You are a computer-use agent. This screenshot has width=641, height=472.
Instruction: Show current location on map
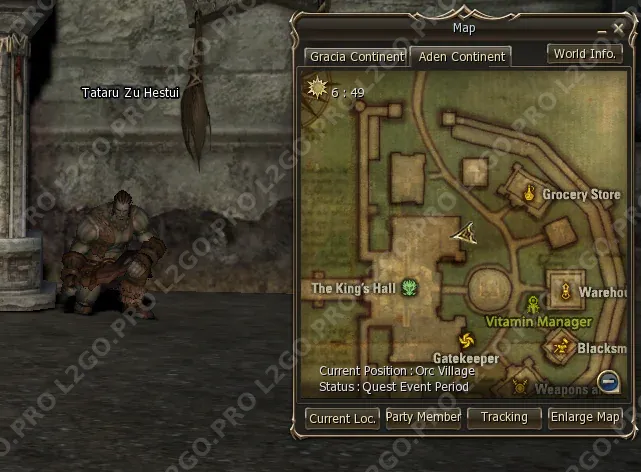(x=342, y=419)
